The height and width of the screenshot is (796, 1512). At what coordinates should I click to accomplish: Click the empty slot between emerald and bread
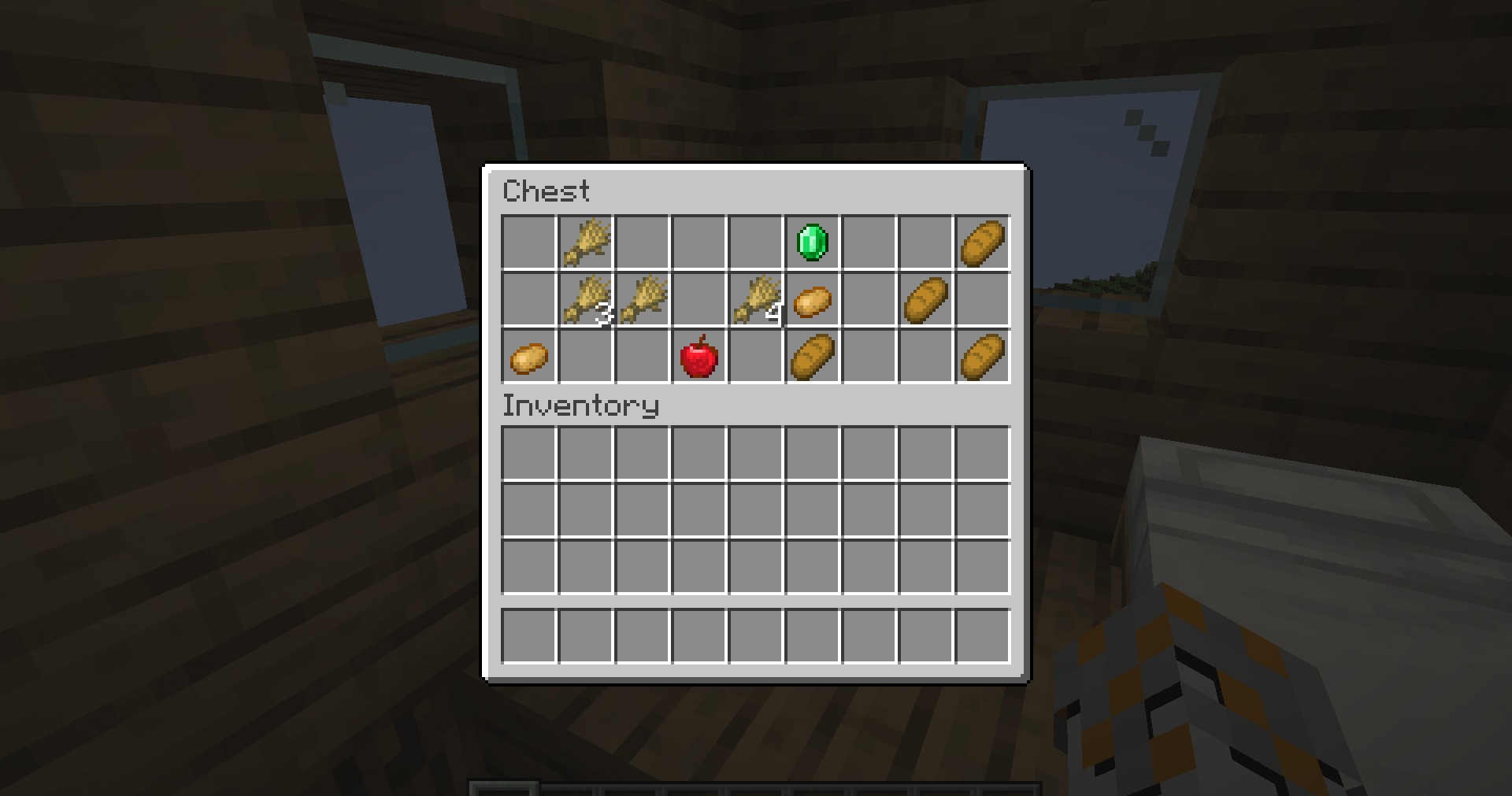tap(868, 242)
